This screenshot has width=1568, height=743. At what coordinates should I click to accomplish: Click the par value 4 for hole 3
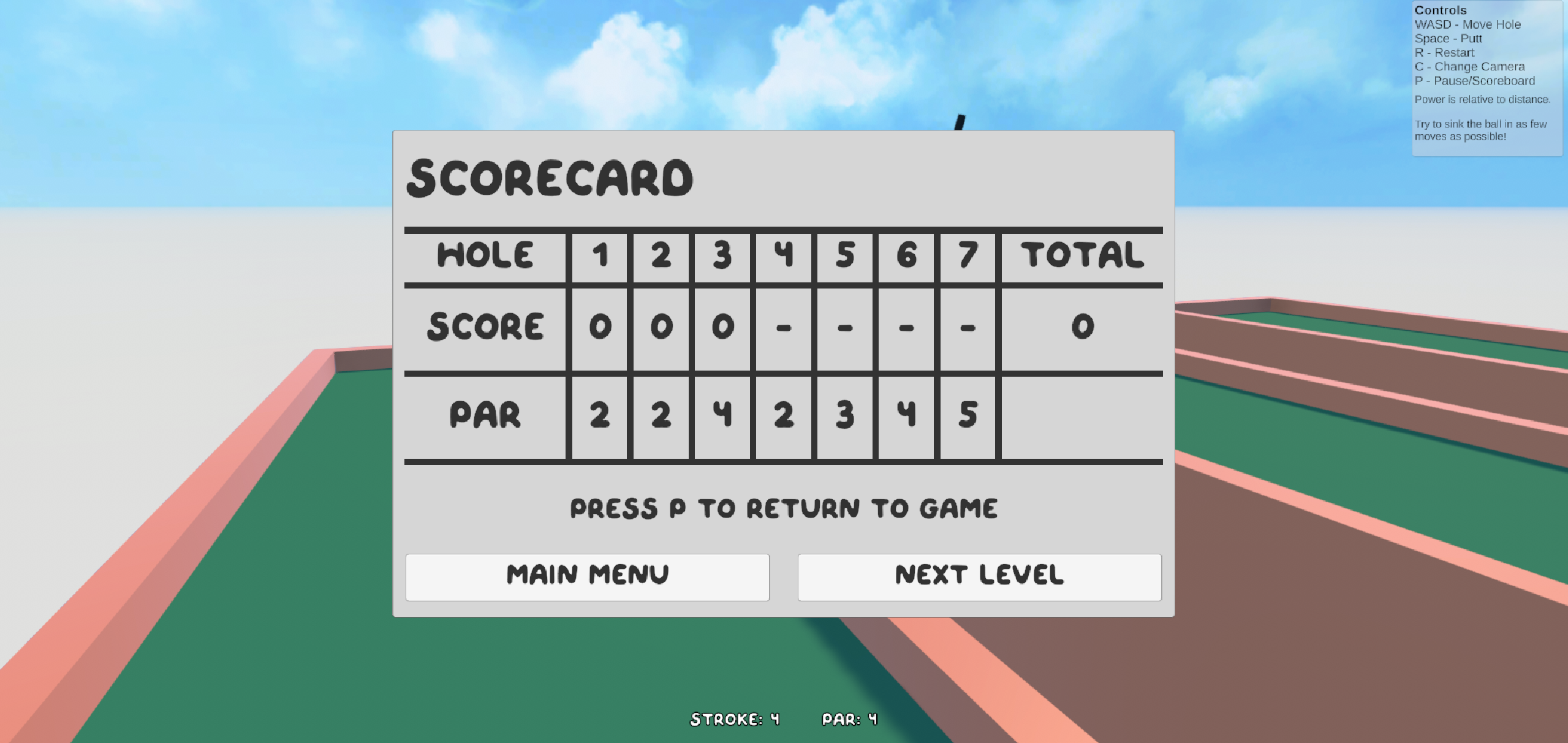(722, 417)
